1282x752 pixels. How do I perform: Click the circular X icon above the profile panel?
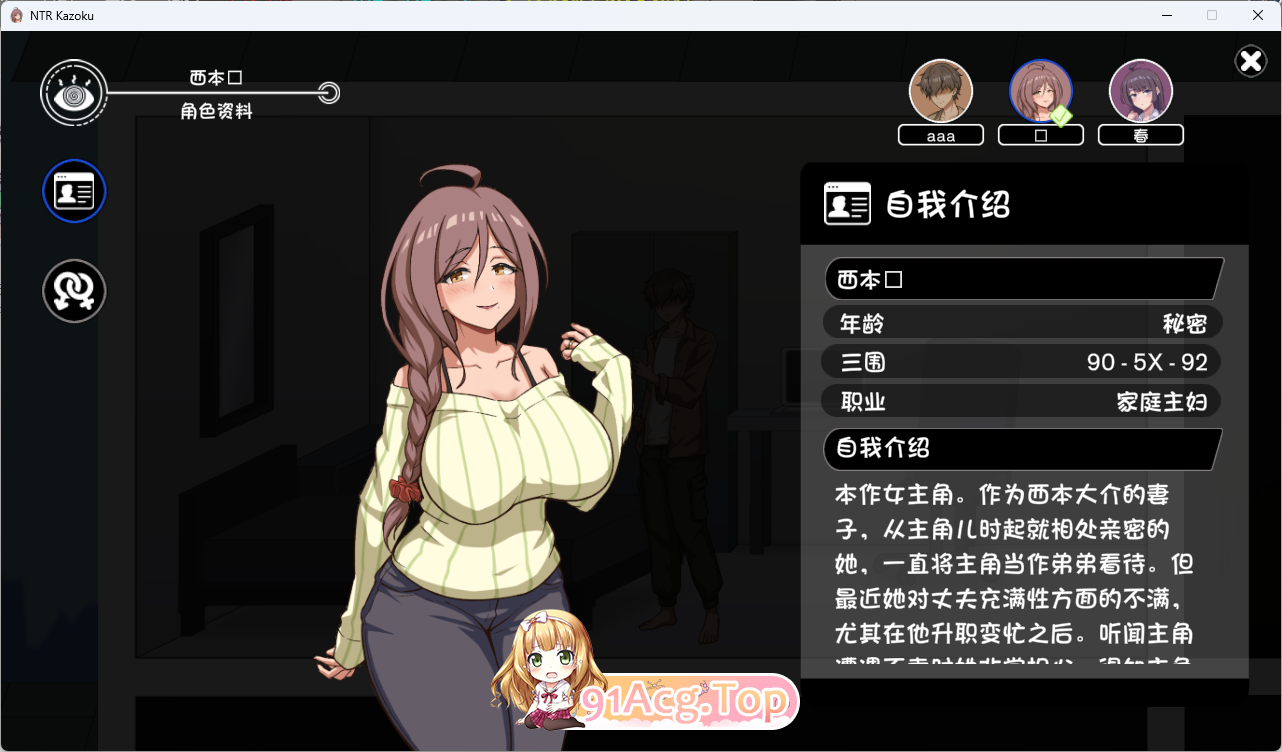coord(1250,61)
